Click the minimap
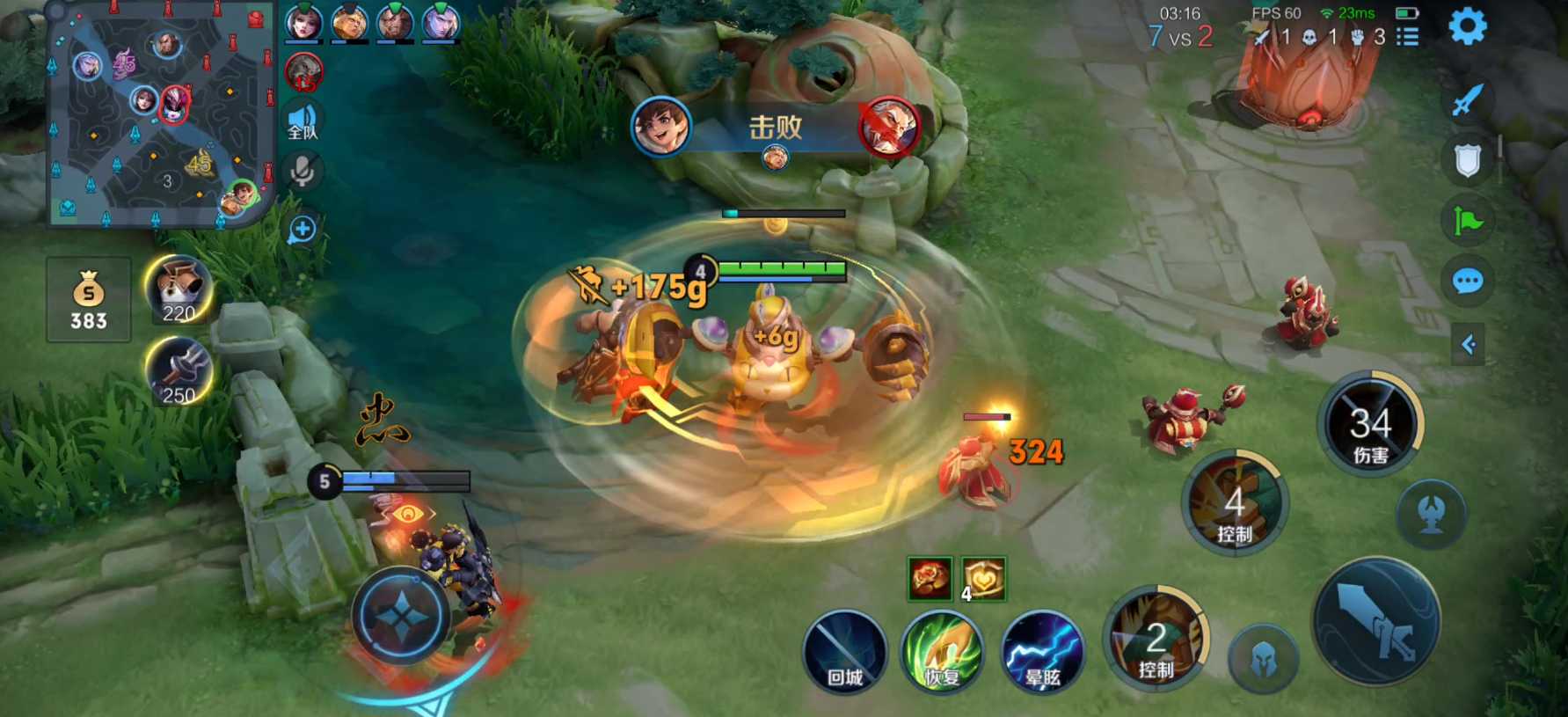This screenshot has width=1568, height=717. [x=159, y=114]
